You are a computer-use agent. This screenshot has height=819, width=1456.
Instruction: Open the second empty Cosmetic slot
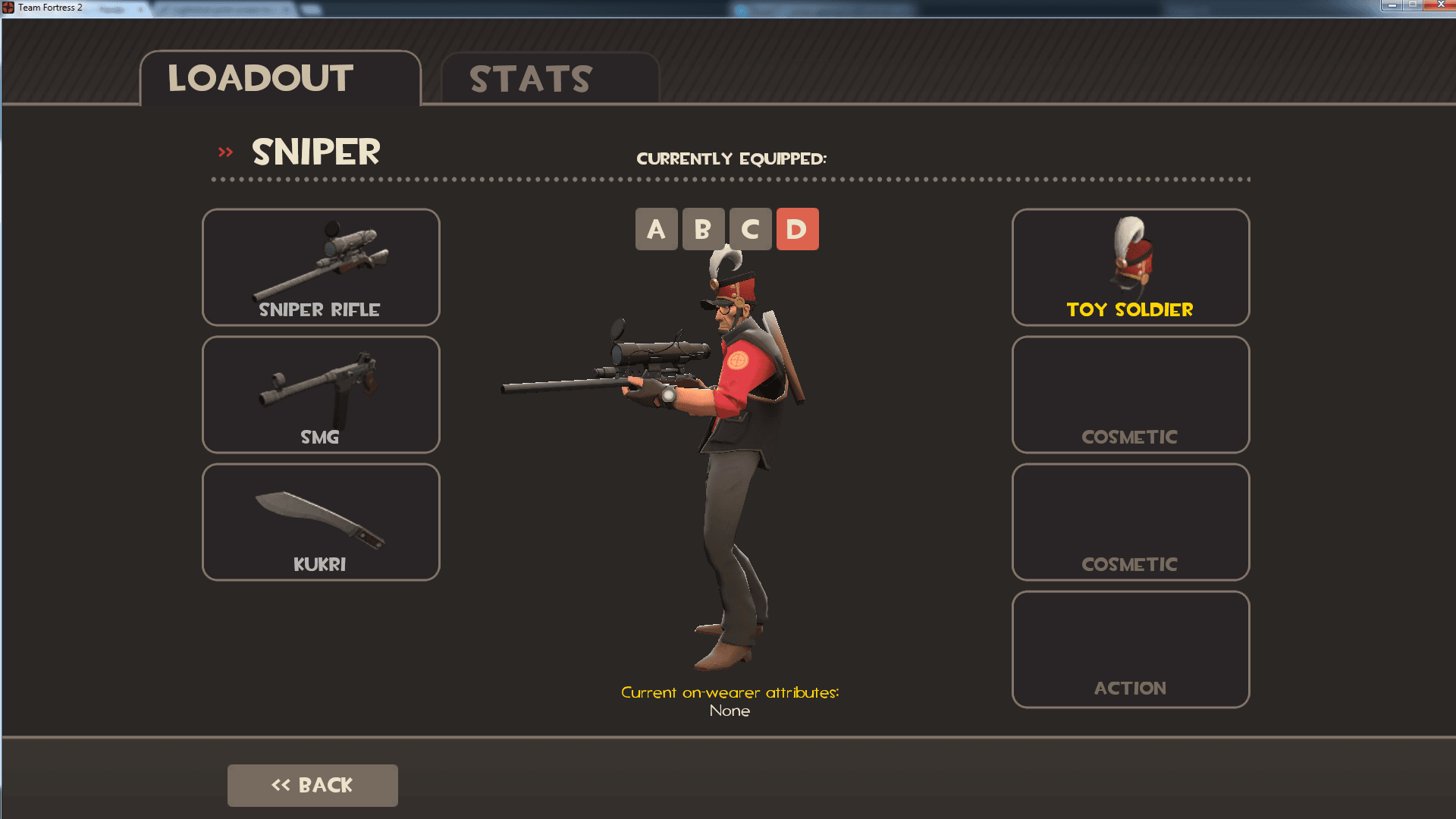[x=1129, y=522]
